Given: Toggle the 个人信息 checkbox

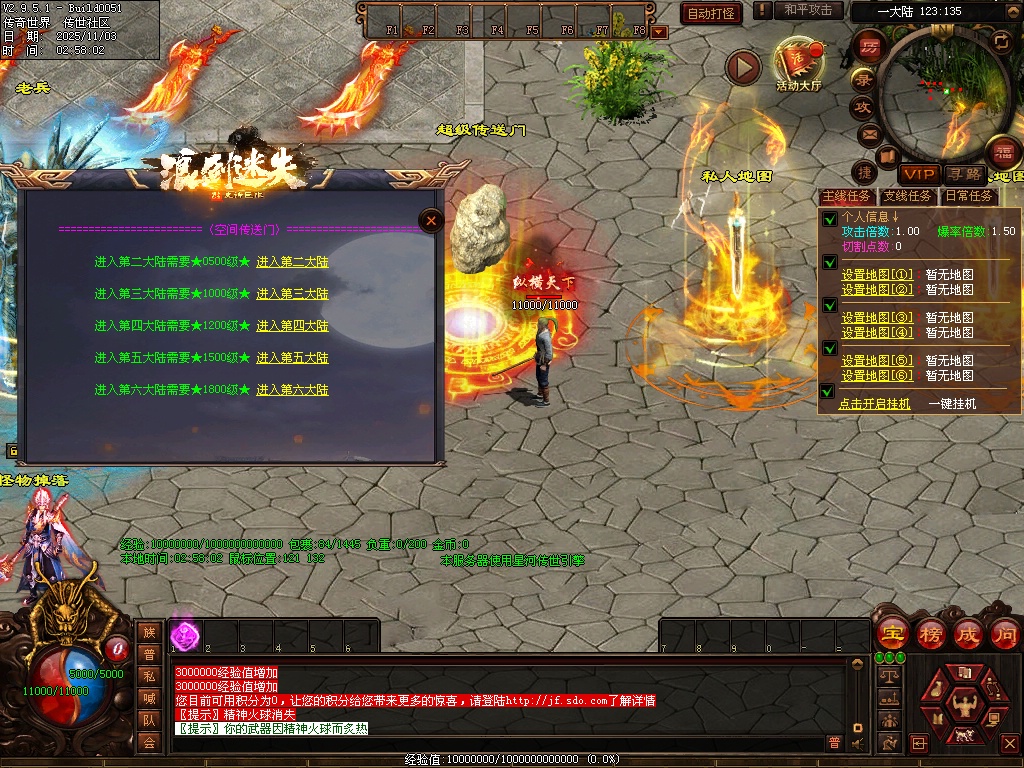Looking at the screenshot, I should tap(828, 219).
